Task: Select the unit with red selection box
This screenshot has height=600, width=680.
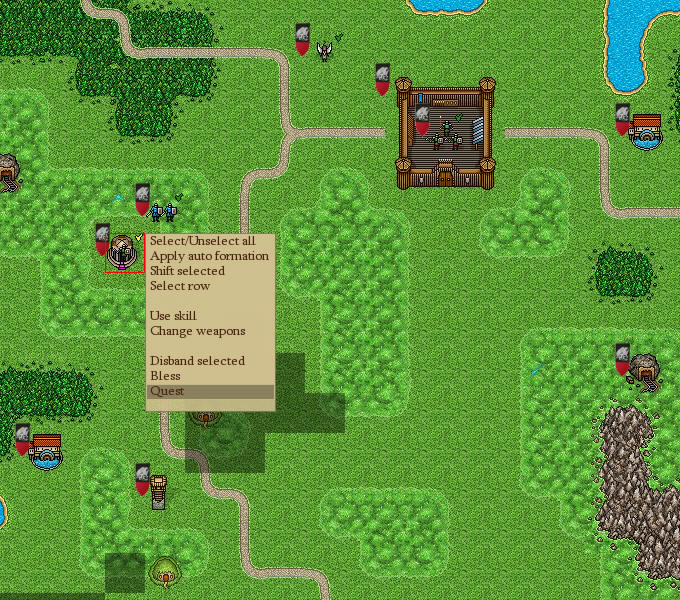Action: (123, 254)
